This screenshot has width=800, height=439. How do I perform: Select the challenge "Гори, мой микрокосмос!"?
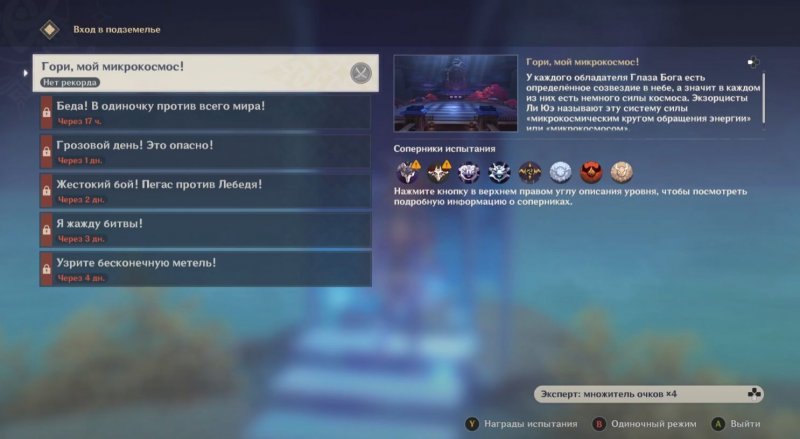[x=190, y=72]
